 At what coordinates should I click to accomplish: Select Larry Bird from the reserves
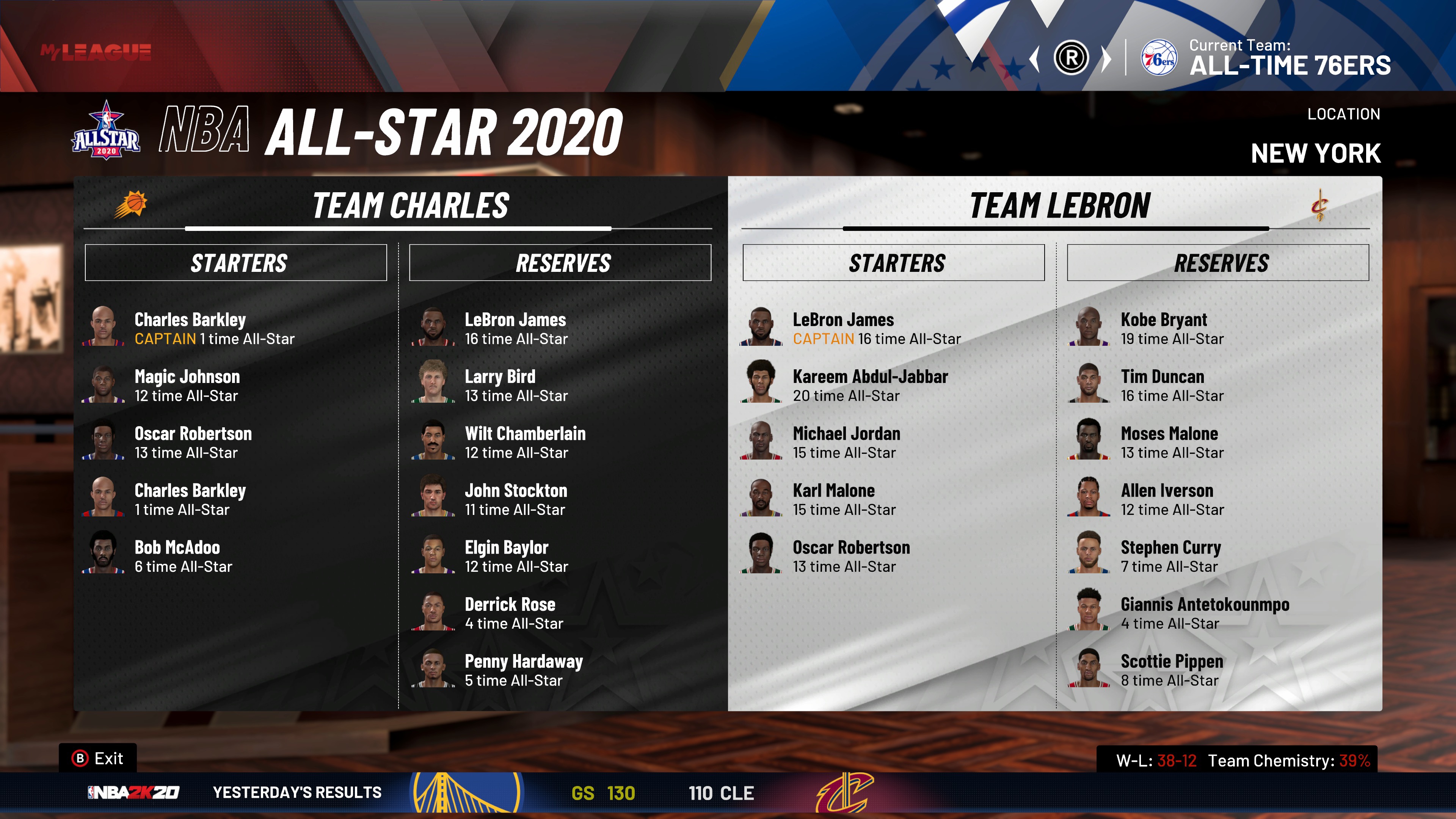tap(500, 386)
